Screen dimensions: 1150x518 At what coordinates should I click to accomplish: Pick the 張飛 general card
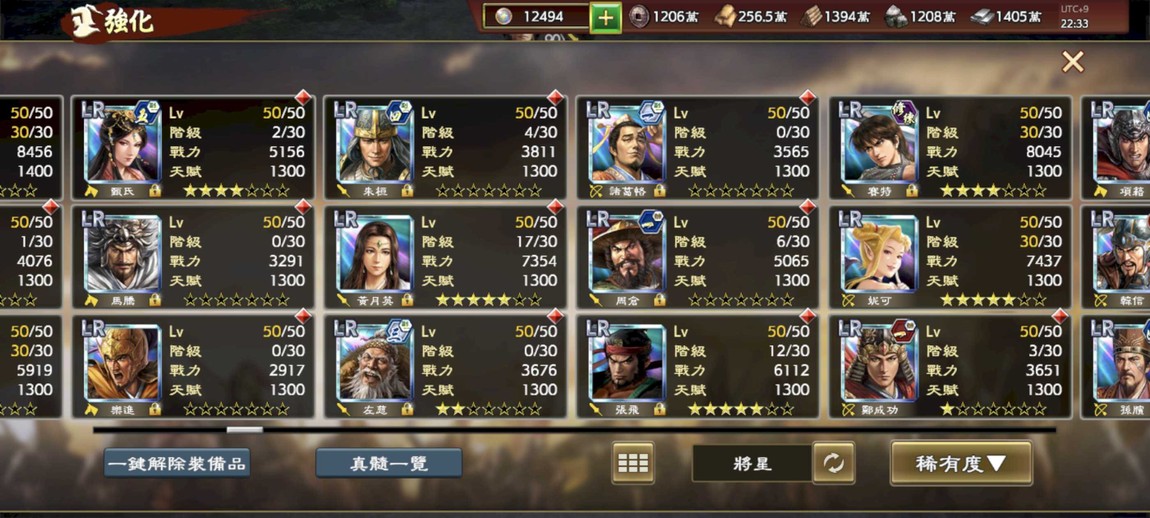click(x=697, y=366)
